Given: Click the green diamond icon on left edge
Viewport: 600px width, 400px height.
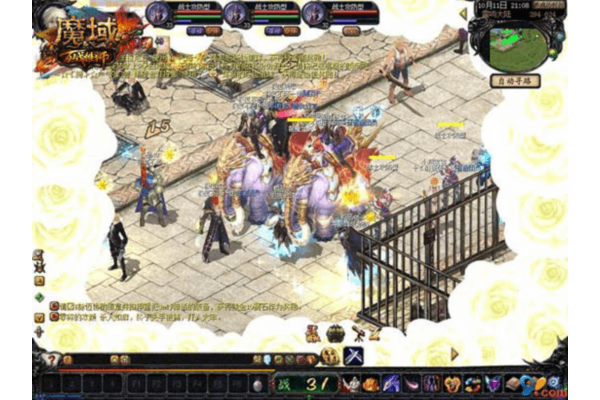Looking at the screenshot, I should click(39, 297).
